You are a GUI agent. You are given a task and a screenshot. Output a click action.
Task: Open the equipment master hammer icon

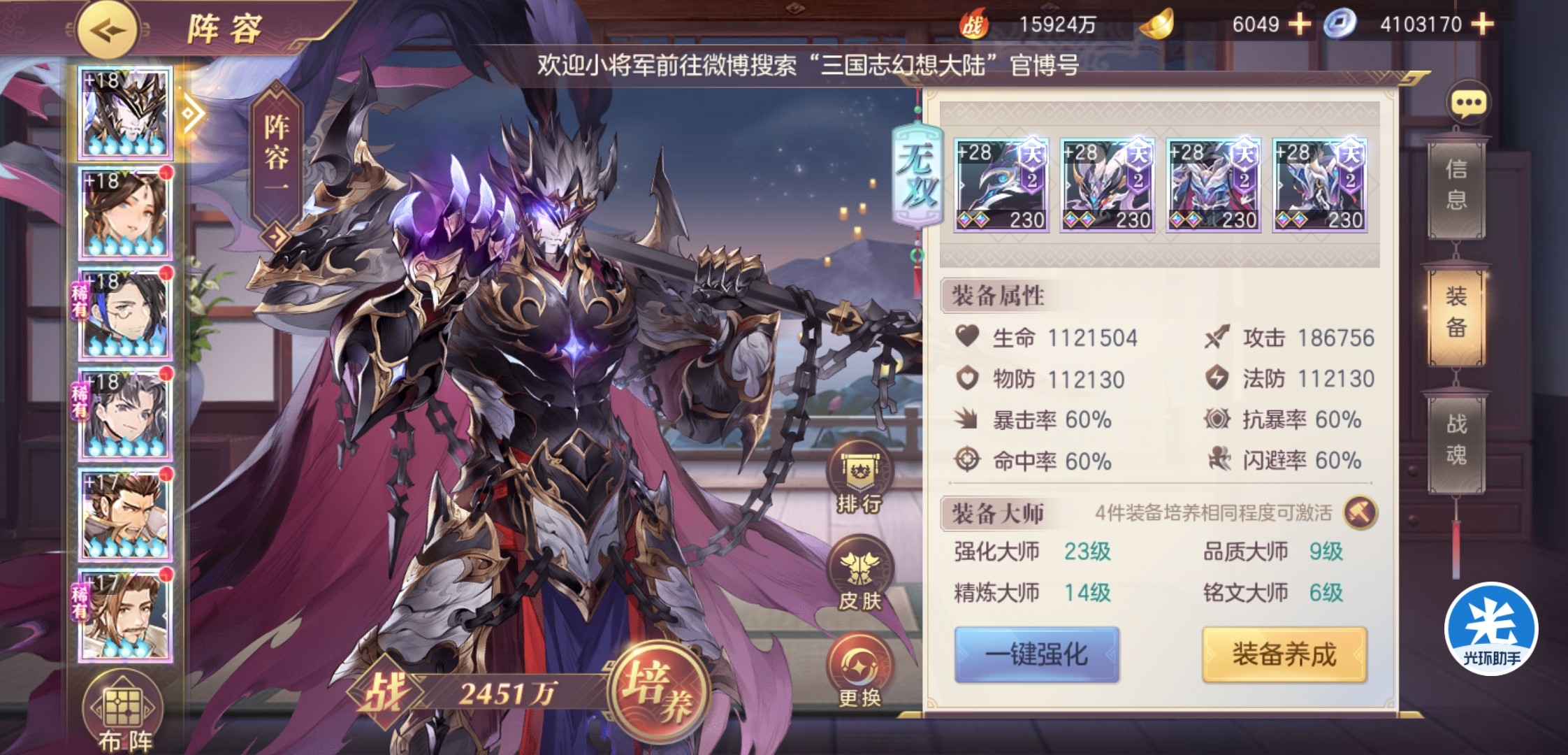point(1360,512)
